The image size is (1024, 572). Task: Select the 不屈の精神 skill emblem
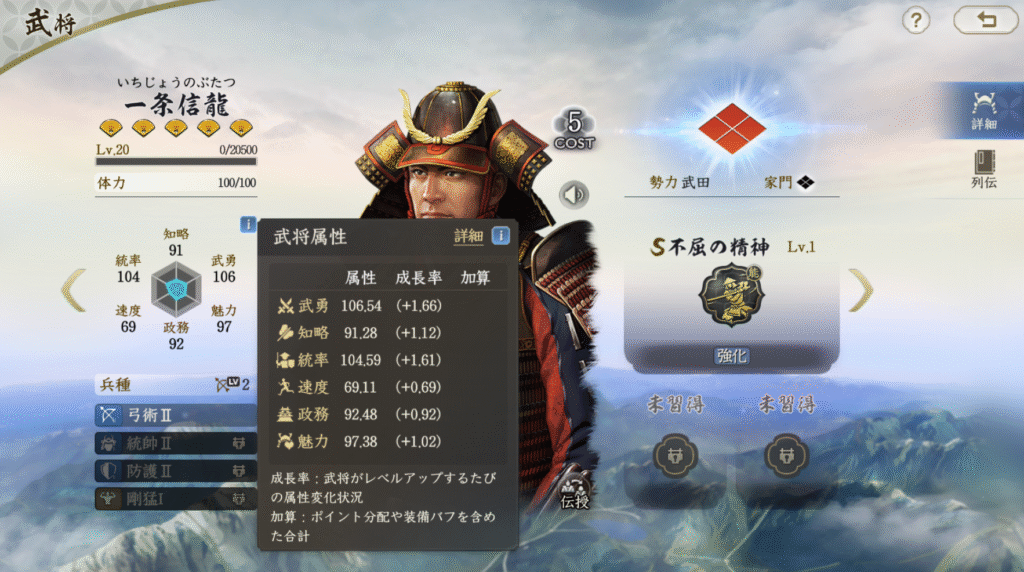click(731, 295)
